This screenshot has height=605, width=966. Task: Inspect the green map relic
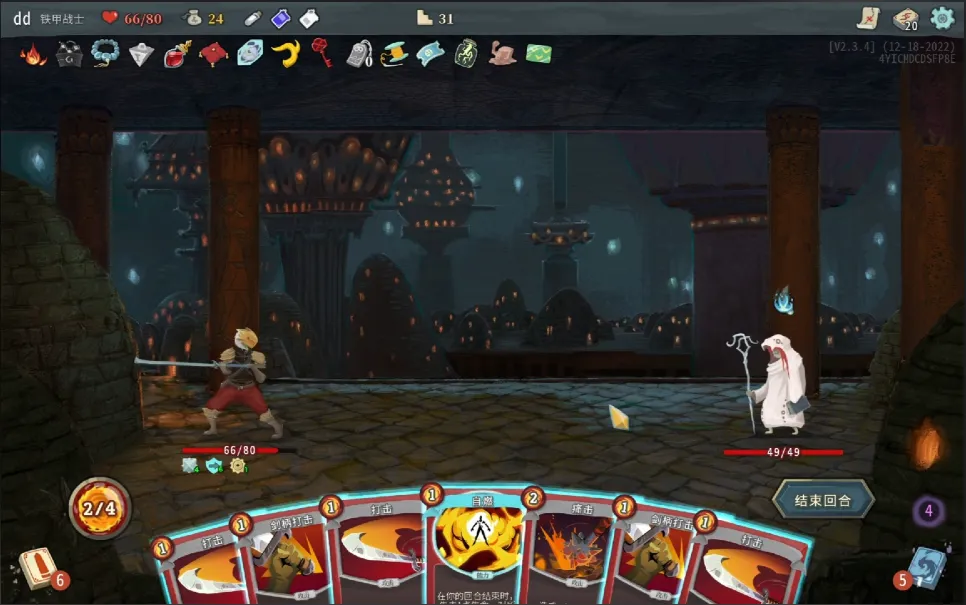pyautogui.click(x=540, y=54)
